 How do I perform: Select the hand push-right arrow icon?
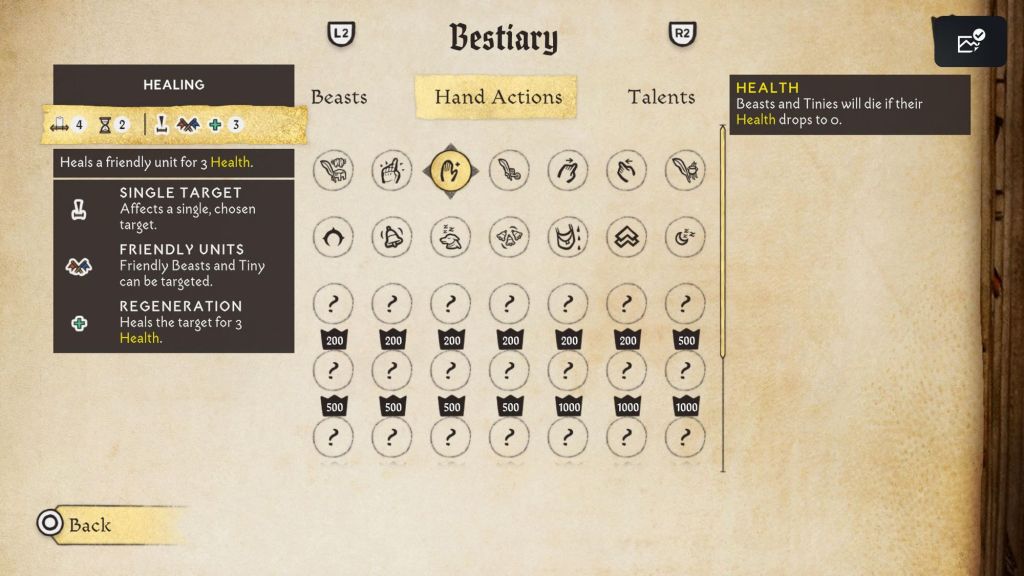coord(568,171)
